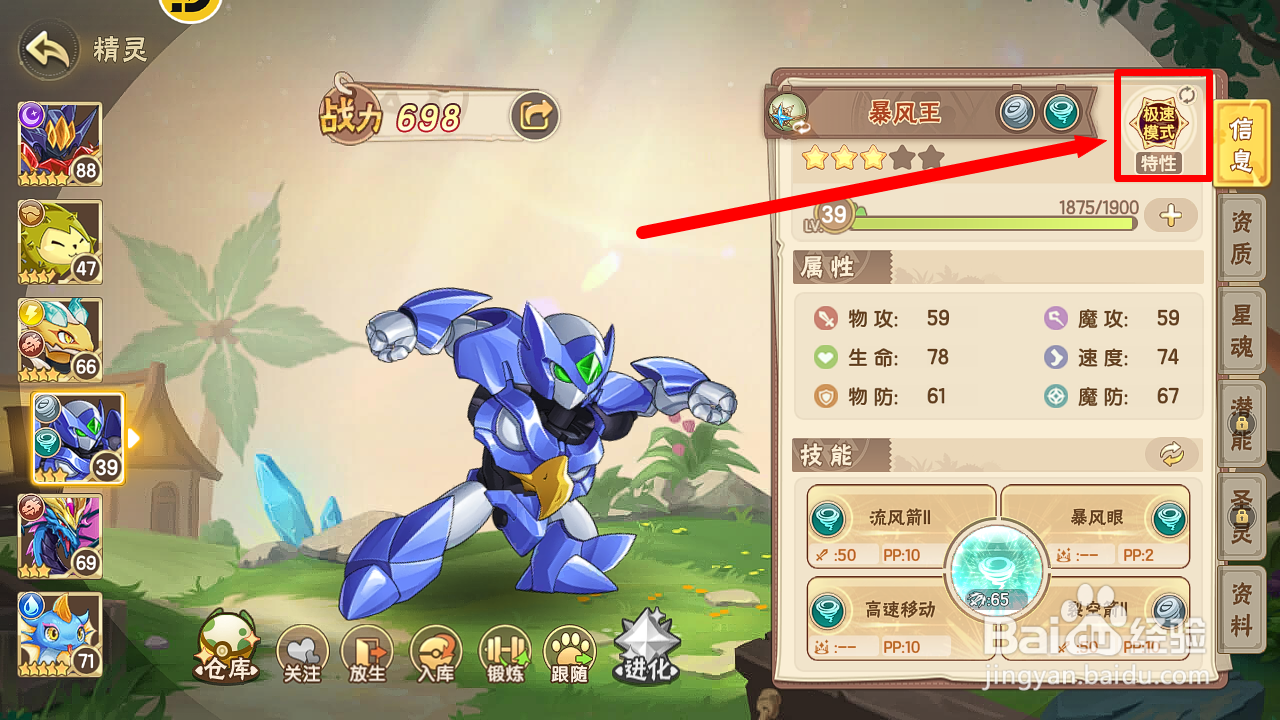The width and height of the screenshot is (1280, 720).
Task: Click the 关注 follow cloud icon
Action: 302,650
